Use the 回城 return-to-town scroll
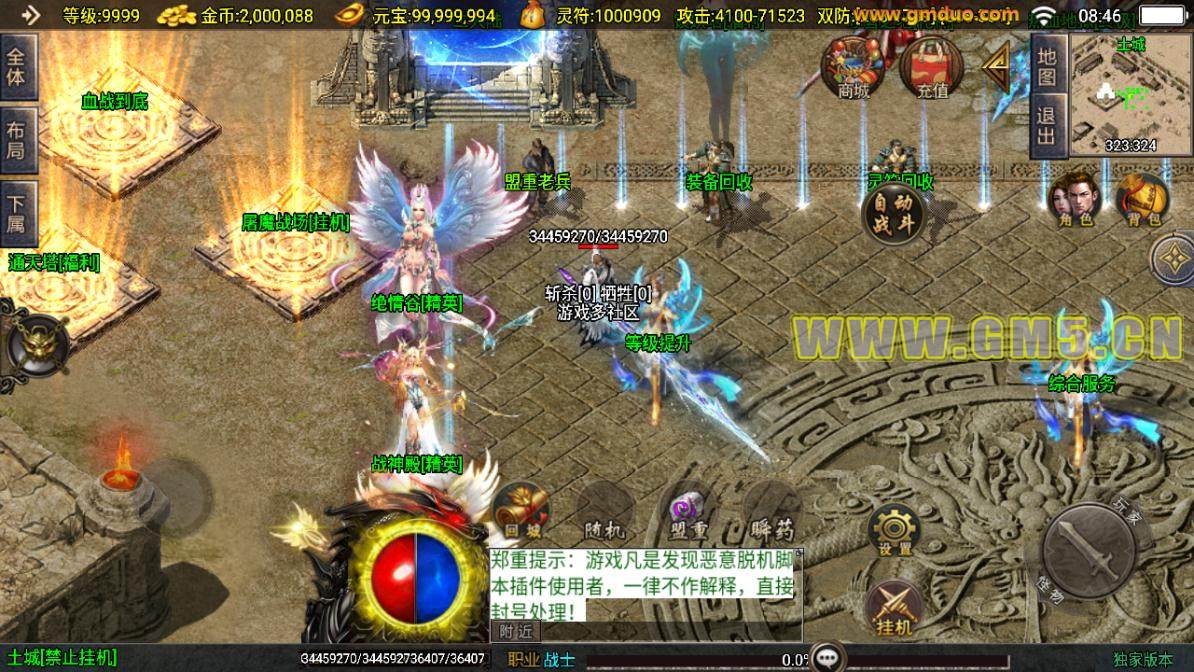Screen dimensions: 1194x672 520,511
